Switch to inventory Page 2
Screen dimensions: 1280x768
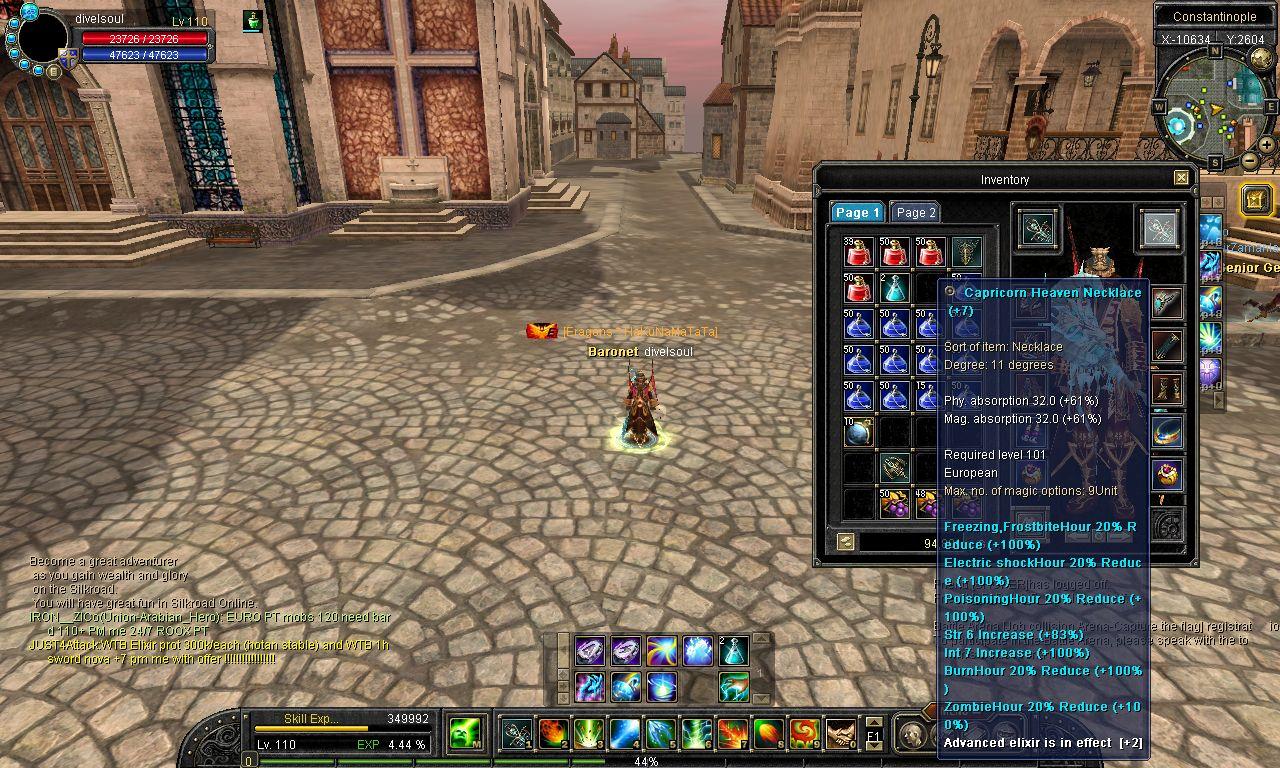915,212
